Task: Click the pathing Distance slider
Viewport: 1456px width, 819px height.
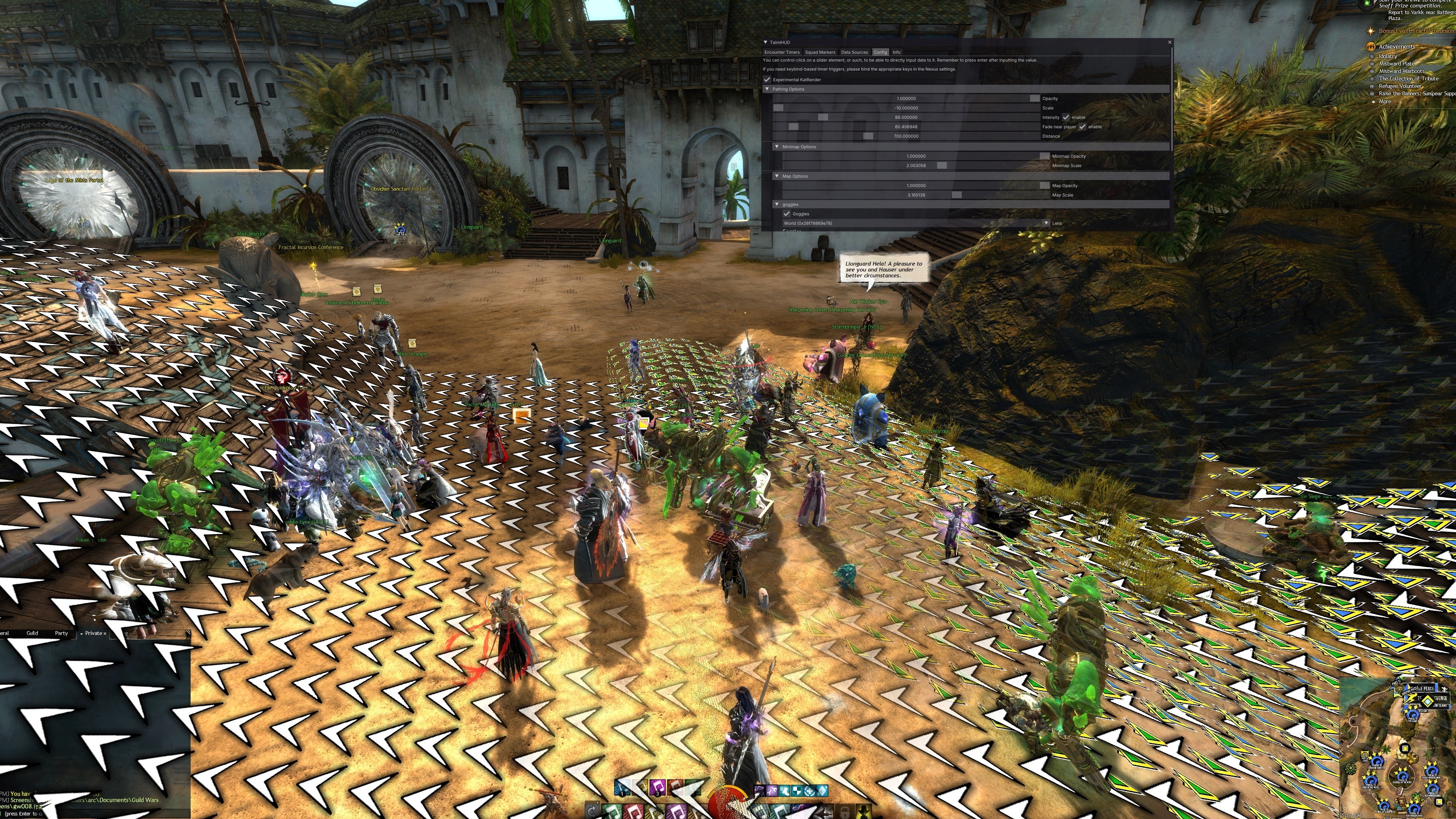Action: click(x=905, y=136)
